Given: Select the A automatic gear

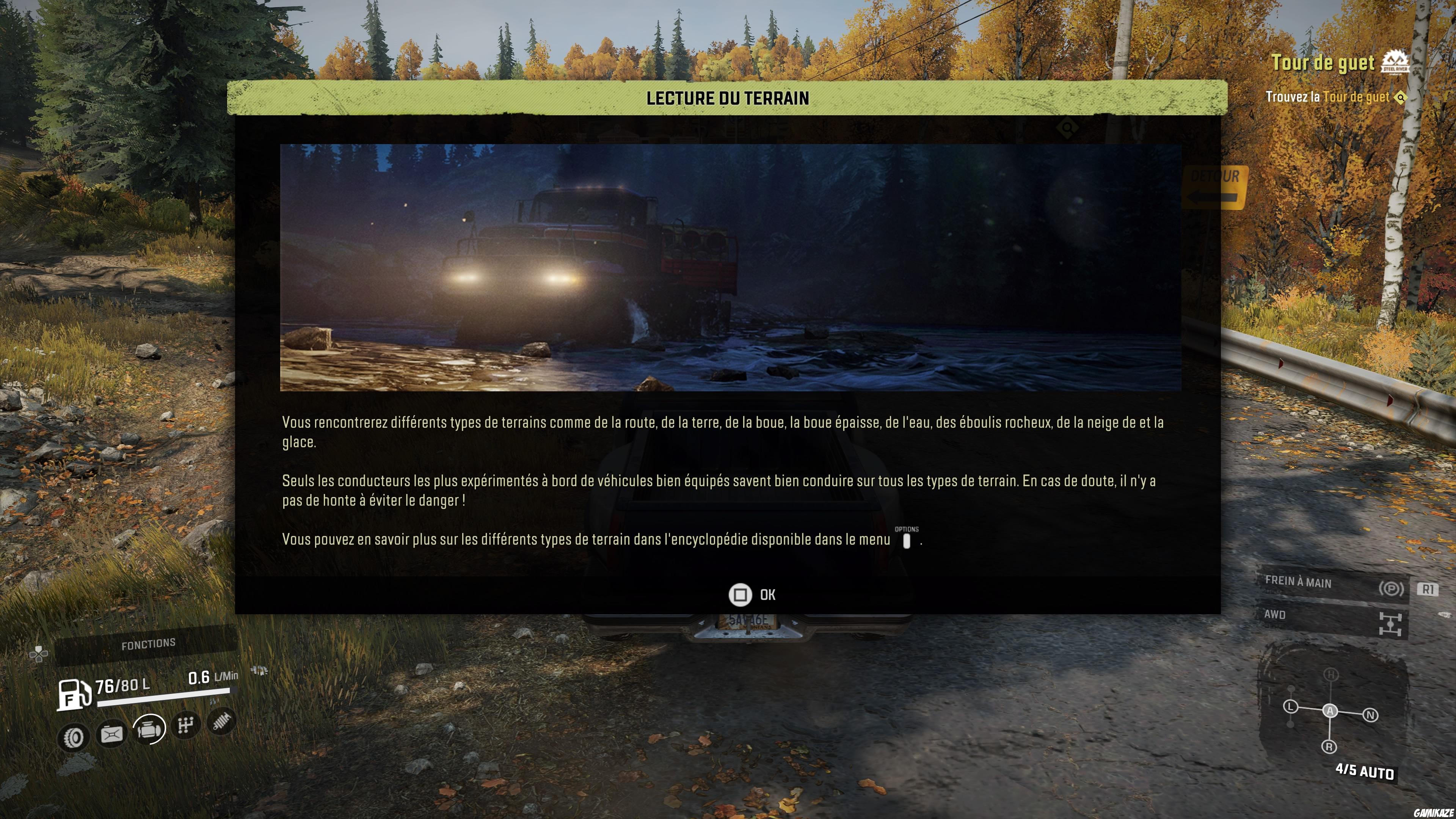Looking at the screenshot, I should pos(1330,711).
